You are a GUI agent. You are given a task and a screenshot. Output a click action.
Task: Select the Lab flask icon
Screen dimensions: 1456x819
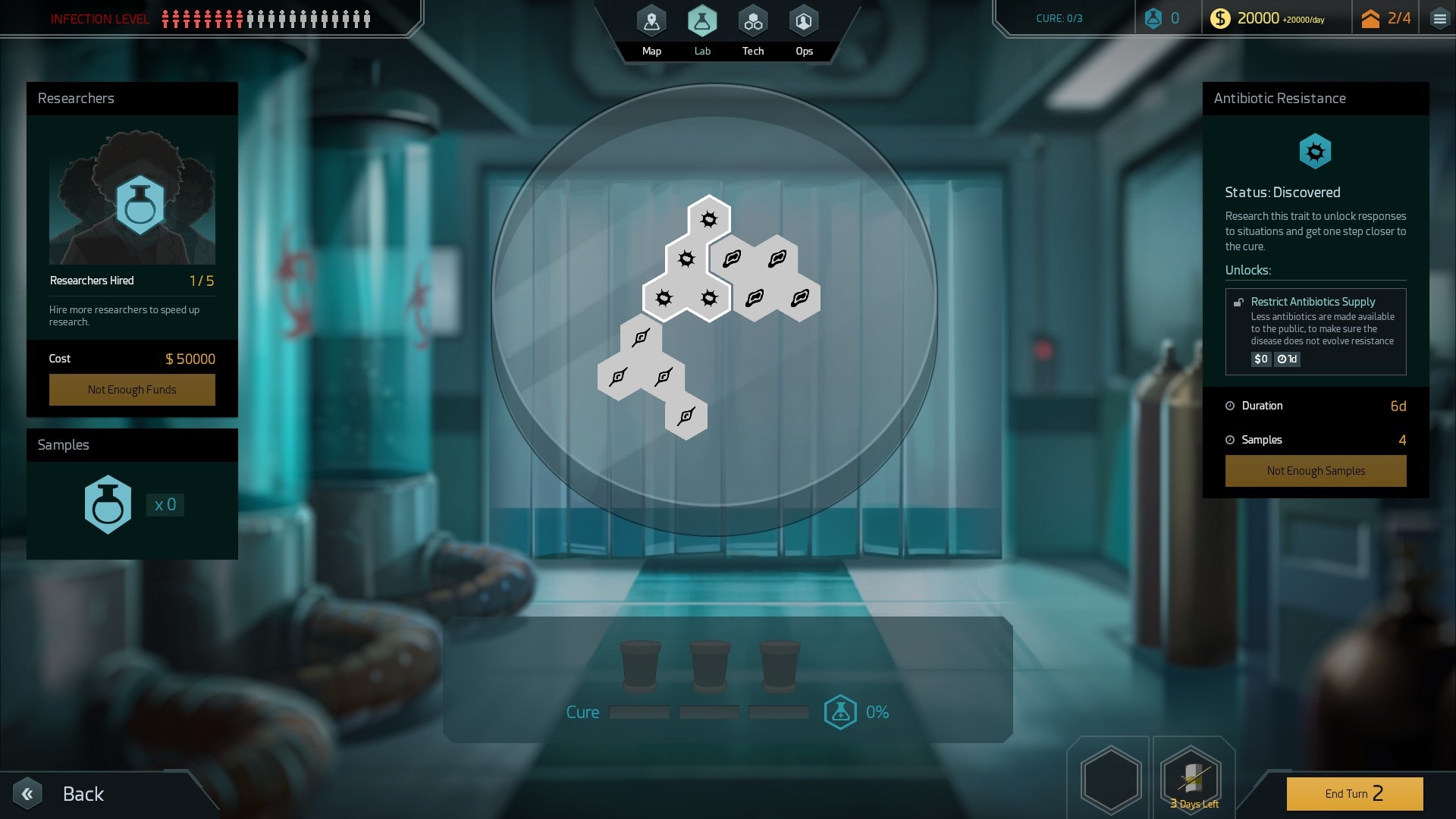[702, 21]
